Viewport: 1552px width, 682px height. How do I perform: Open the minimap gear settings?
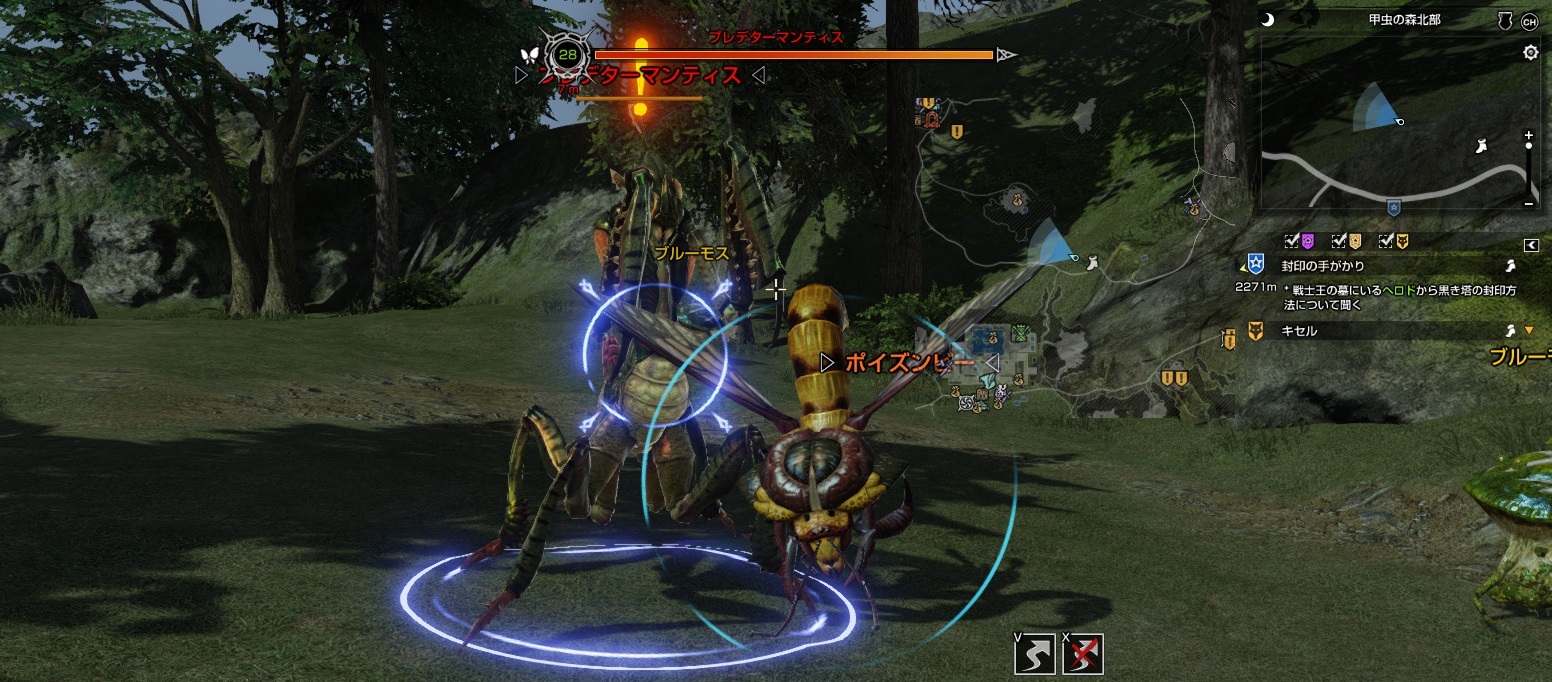click(x=1530, y=53)
